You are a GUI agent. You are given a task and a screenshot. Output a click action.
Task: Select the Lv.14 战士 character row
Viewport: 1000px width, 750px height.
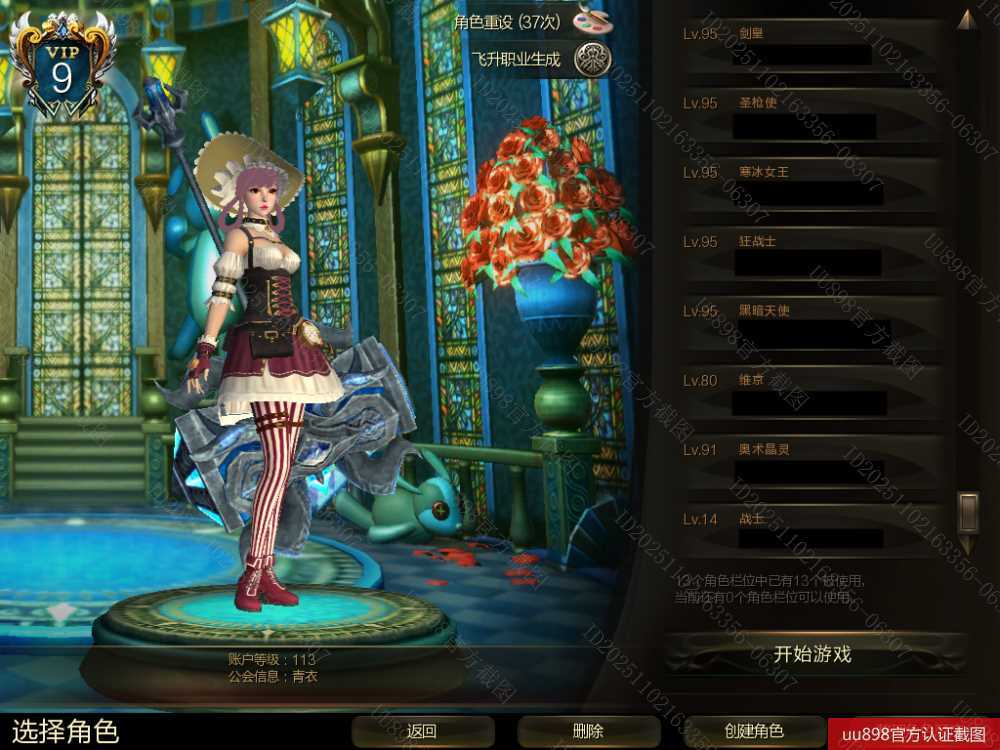(810, 531)
